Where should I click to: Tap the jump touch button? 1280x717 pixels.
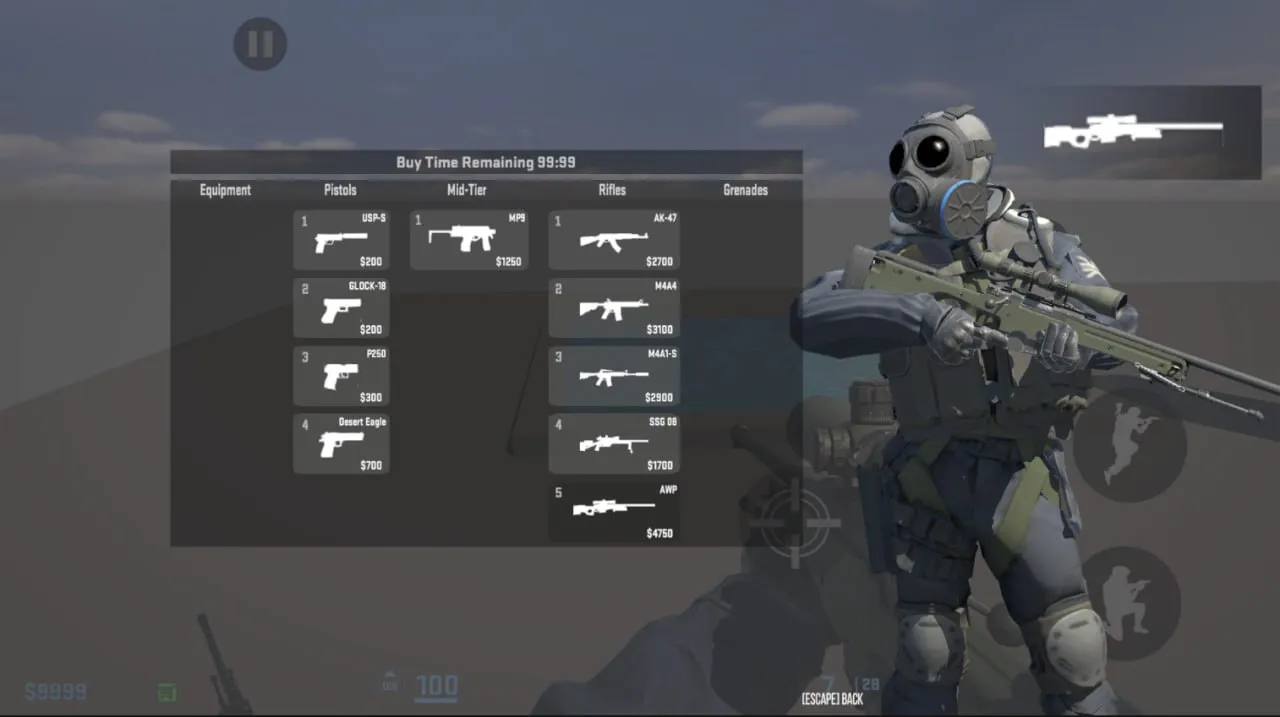tap(1130, 445)
